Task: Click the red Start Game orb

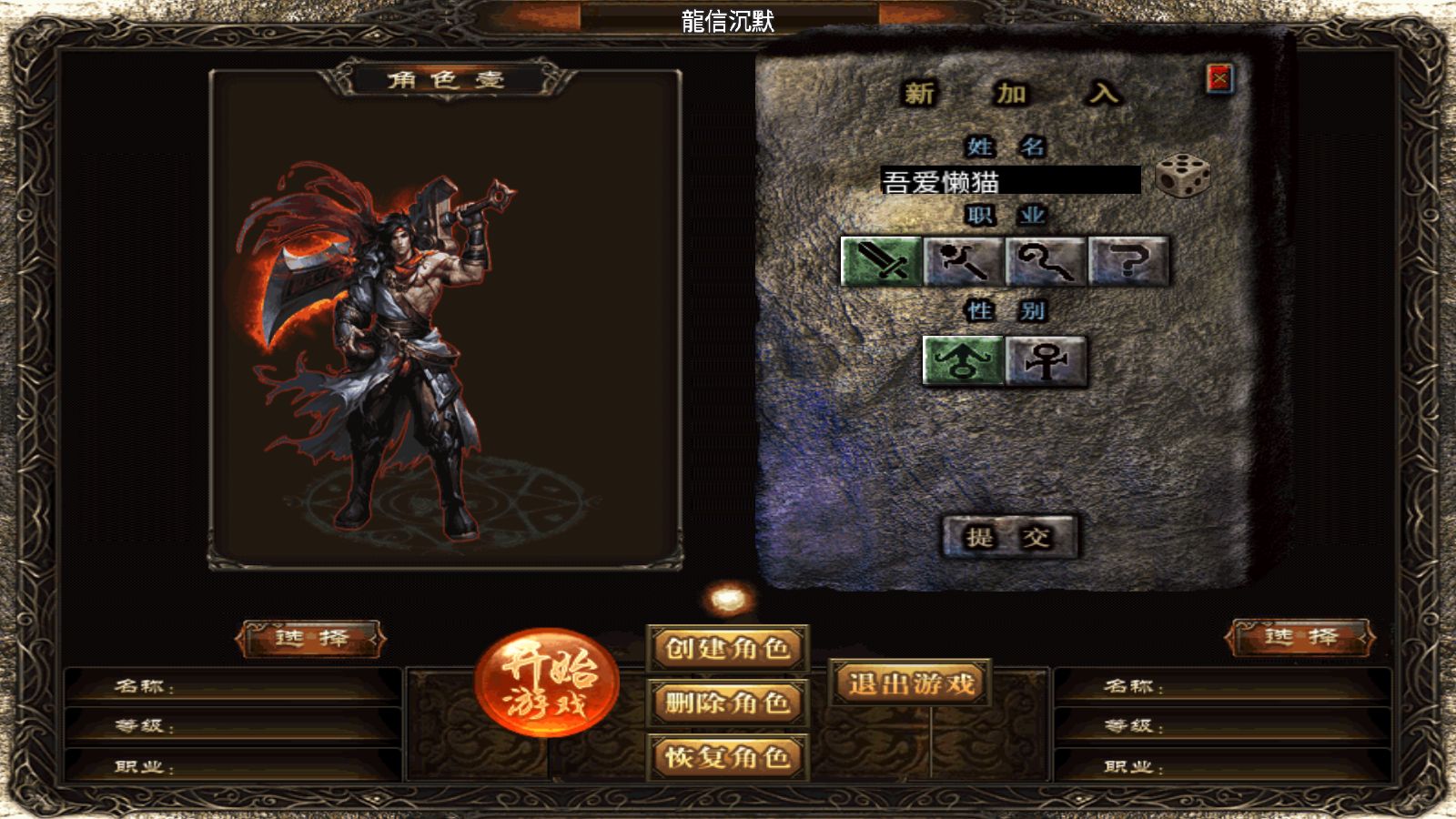Action: click(x=546, y=682)
